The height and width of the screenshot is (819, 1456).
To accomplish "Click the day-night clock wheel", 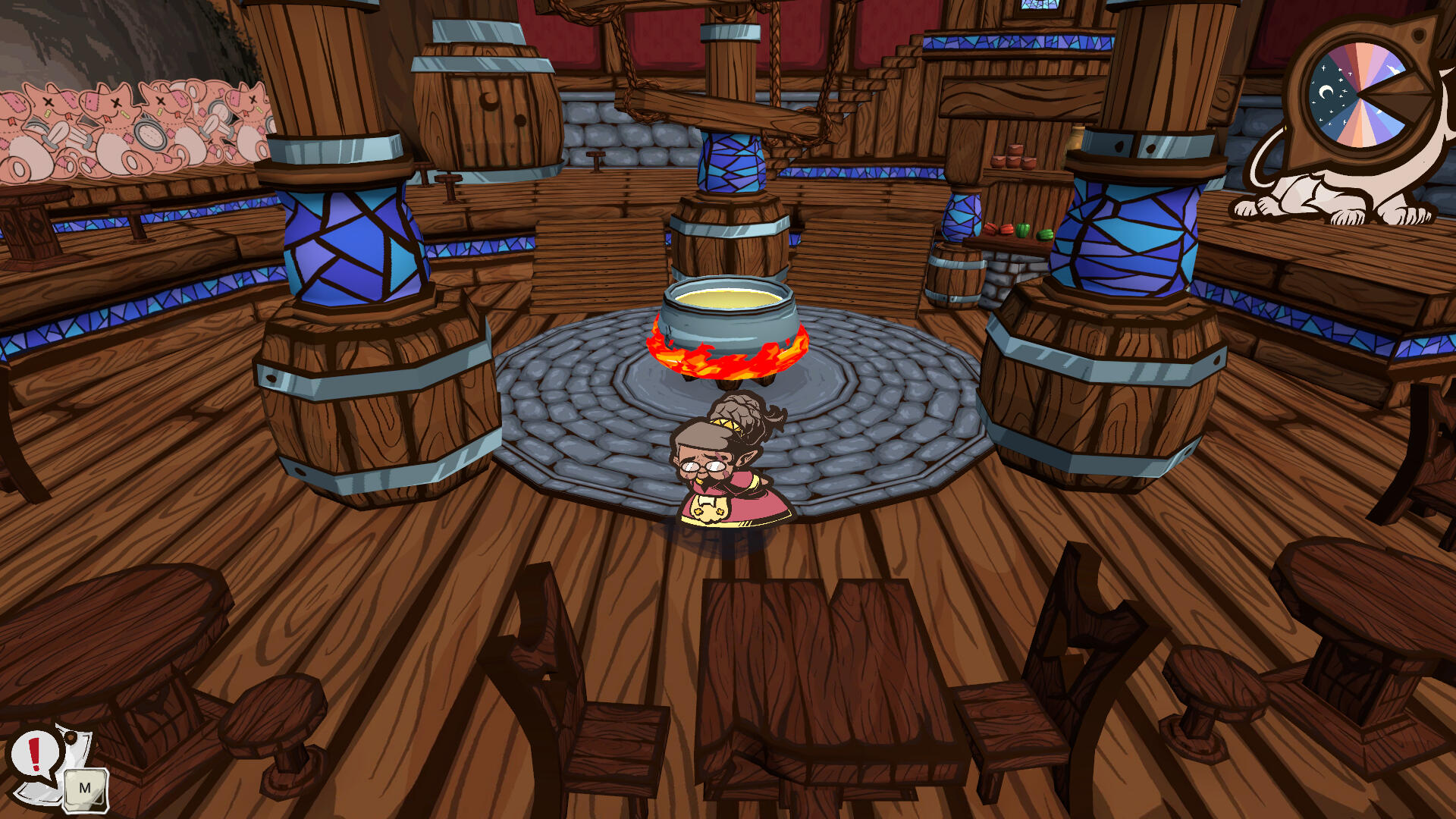I will [1358, 95].
